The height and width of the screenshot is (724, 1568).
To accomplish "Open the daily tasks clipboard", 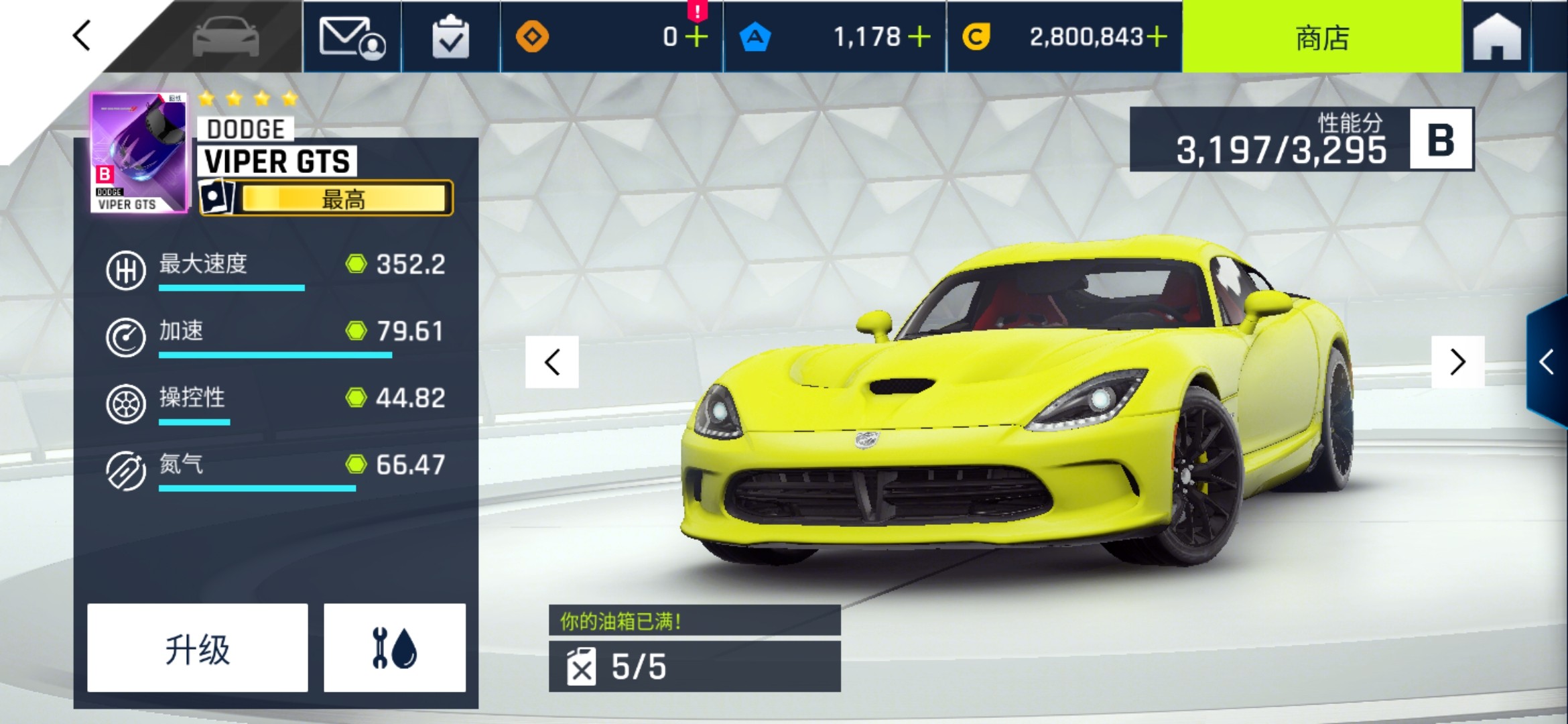I will (450, 38).
